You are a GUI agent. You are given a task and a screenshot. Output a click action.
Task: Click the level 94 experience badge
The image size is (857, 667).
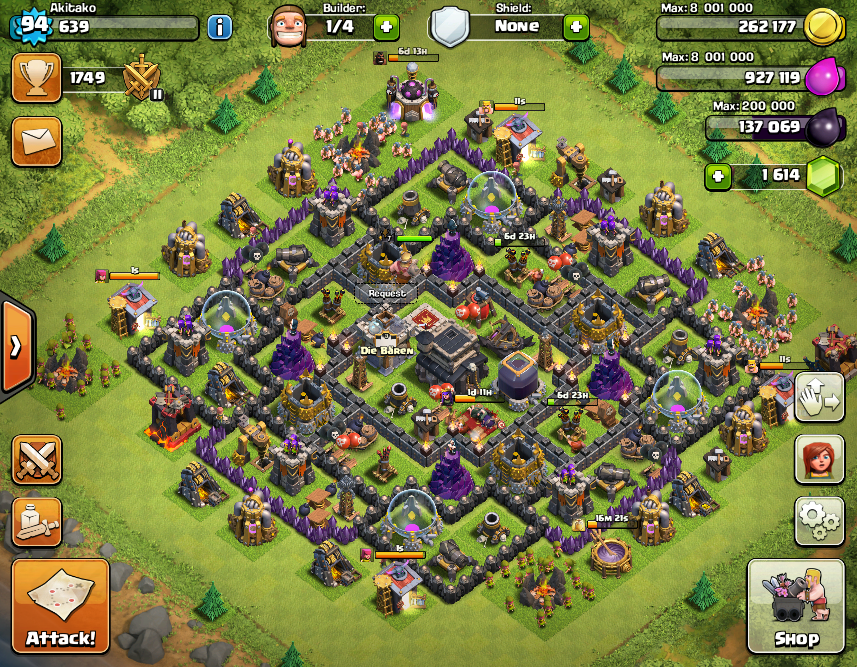(30, 25)
